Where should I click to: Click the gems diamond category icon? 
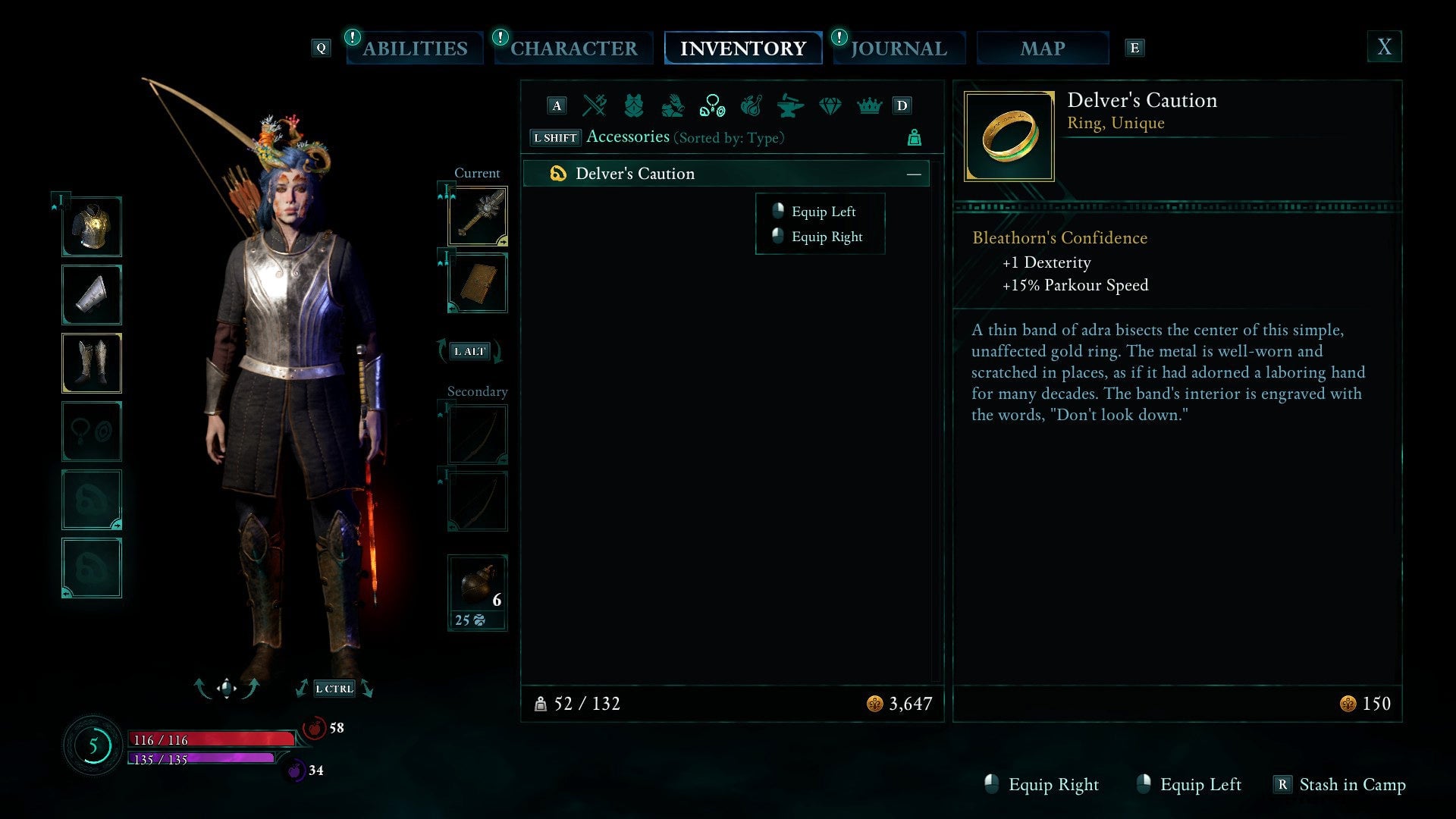(x=830, y=106)
